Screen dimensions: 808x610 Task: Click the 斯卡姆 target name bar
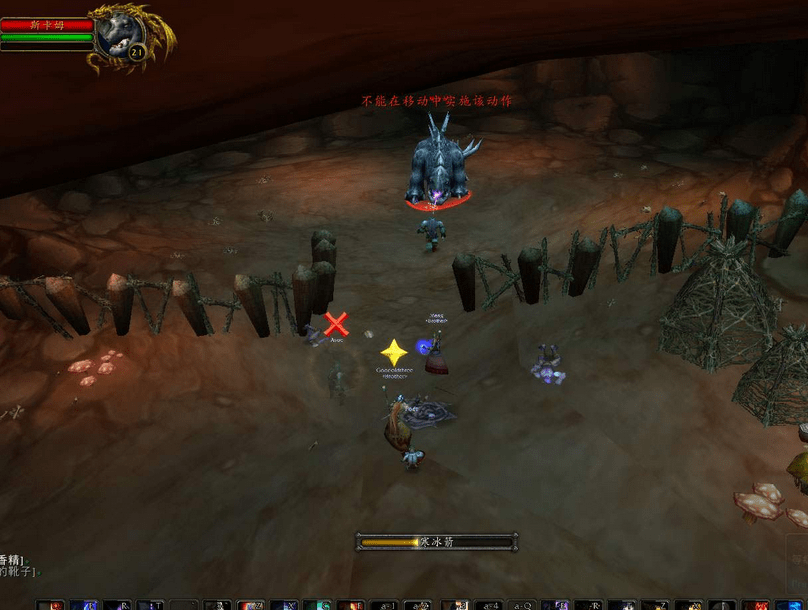pyautogui.click(x=46, y=25)
